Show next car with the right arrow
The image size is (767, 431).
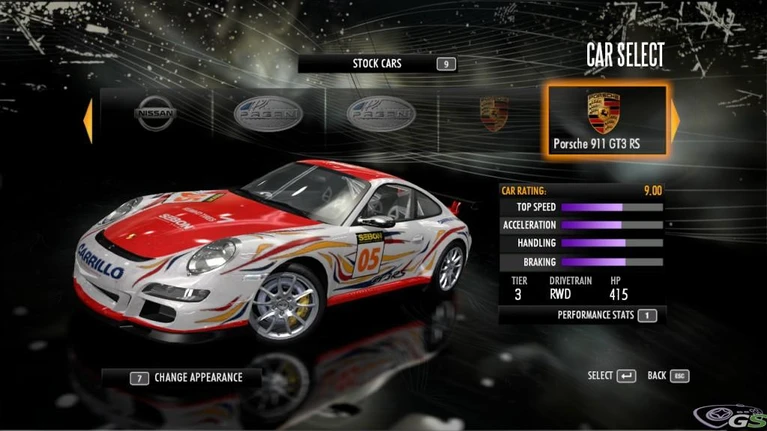point(675,121)
